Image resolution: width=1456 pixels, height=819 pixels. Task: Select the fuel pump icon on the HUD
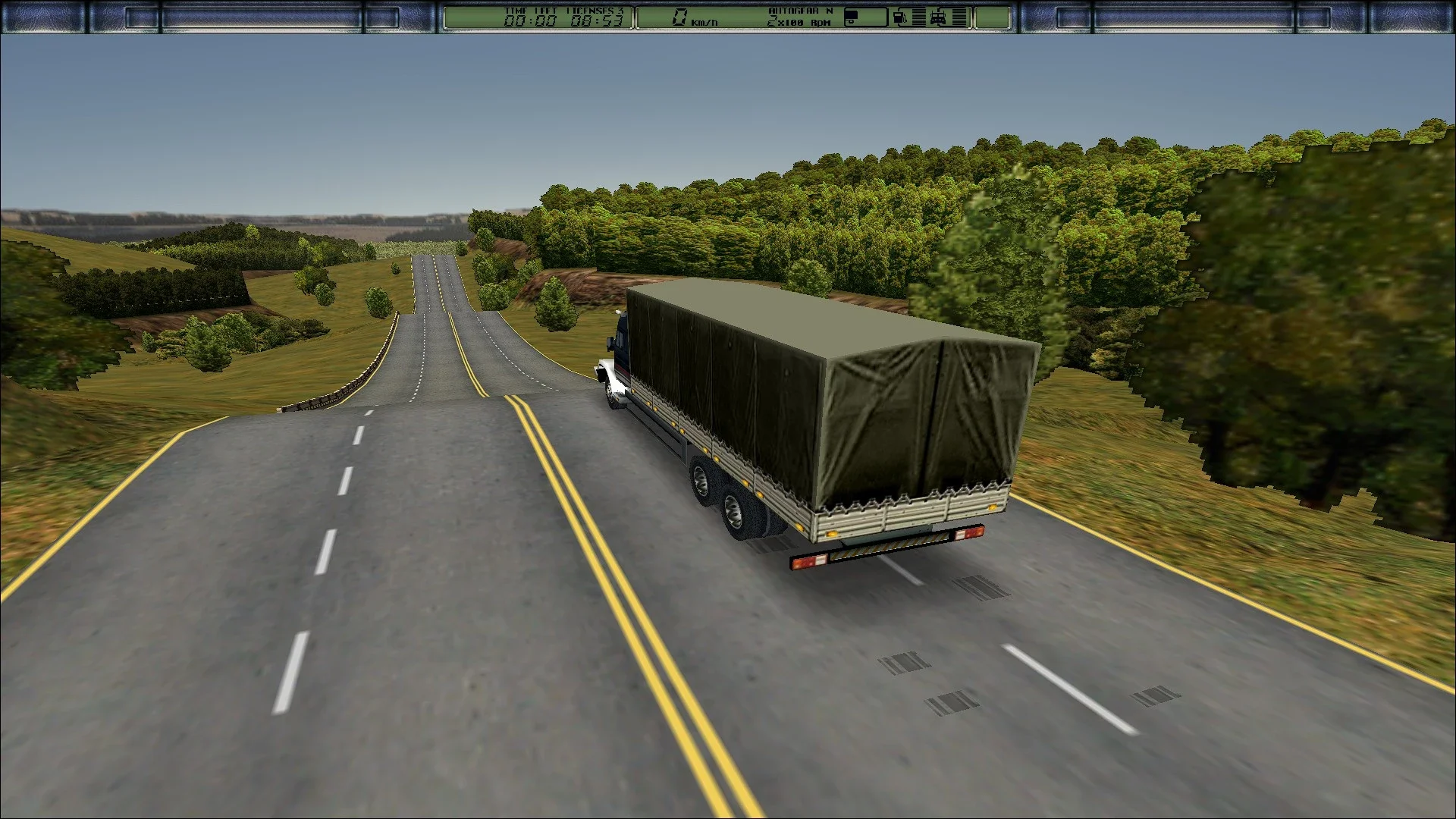[x=899, y=17]
